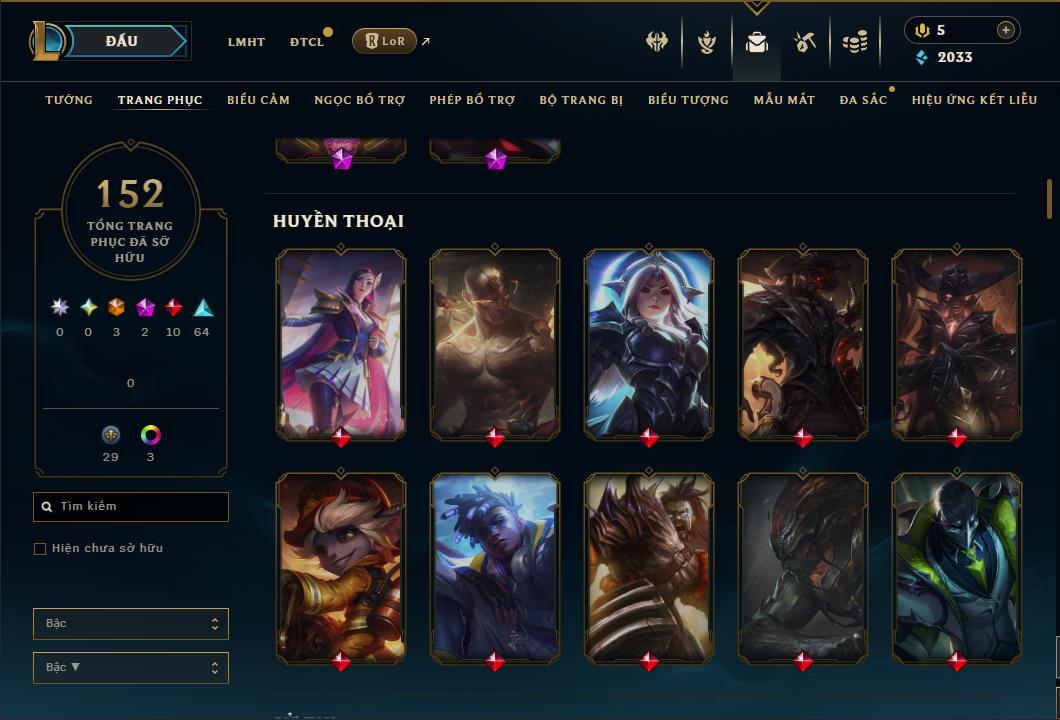Open the ĐTCL section
1060x720 pixels.
pyautogui.click(x=307, y=42)
